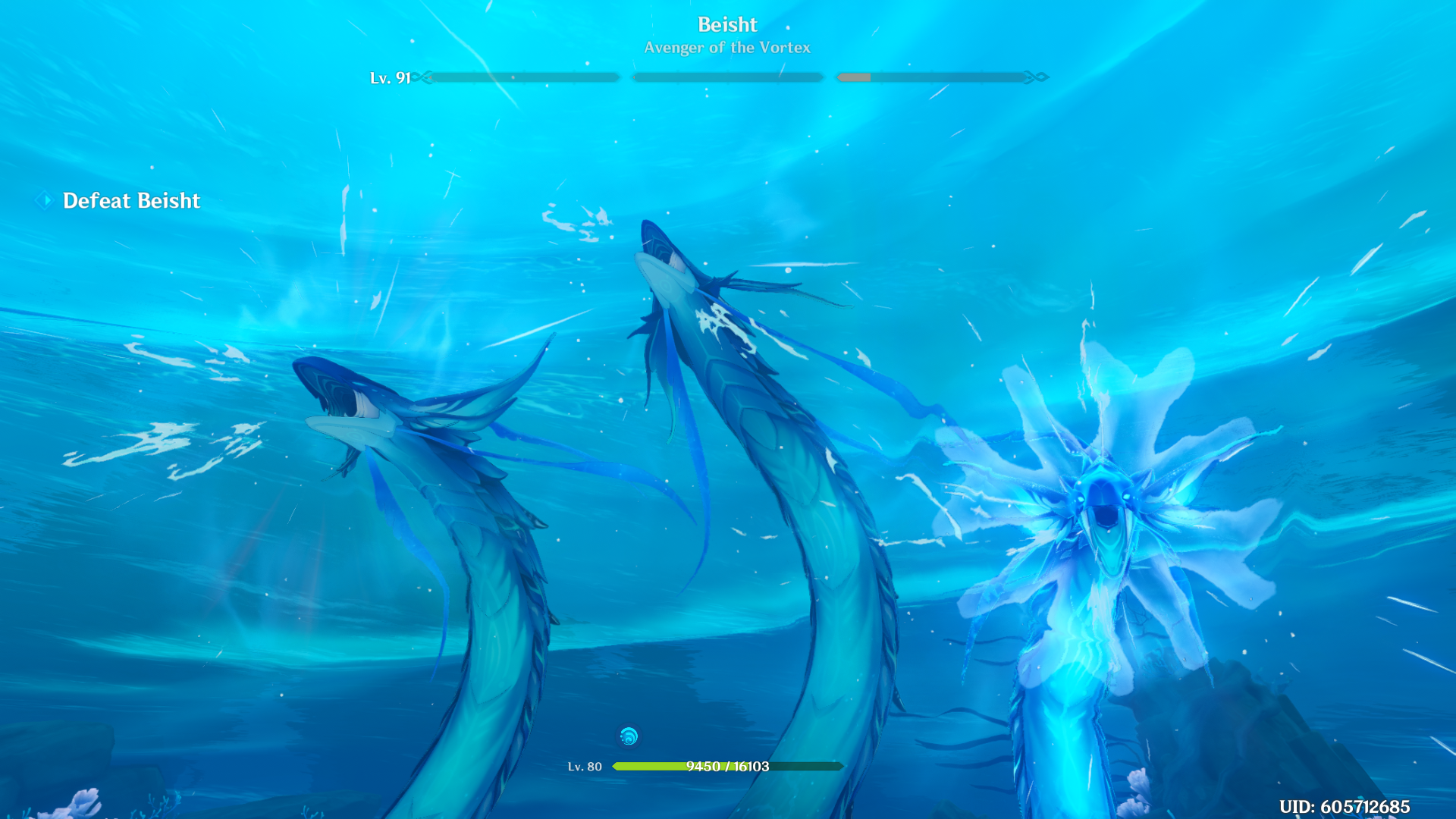Image resolution: width=1456 pixels, height=819 pixels.
Task: Click the Lv. 80 label near the player HP bar
Action: tap(584, 766)
